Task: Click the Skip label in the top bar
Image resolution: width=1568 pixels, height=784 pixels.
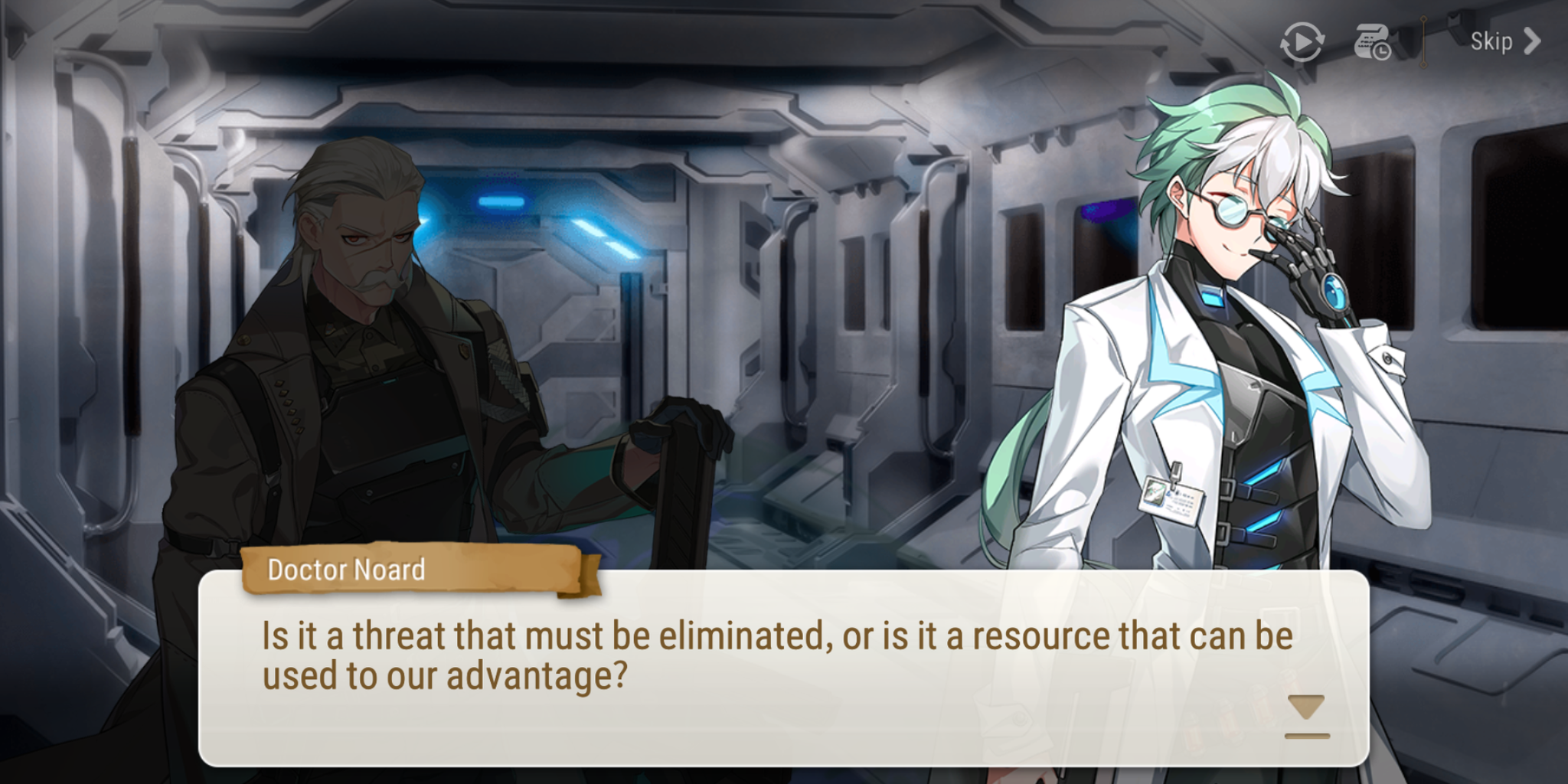Action: pyautogui.click(x=1491, y=41)
